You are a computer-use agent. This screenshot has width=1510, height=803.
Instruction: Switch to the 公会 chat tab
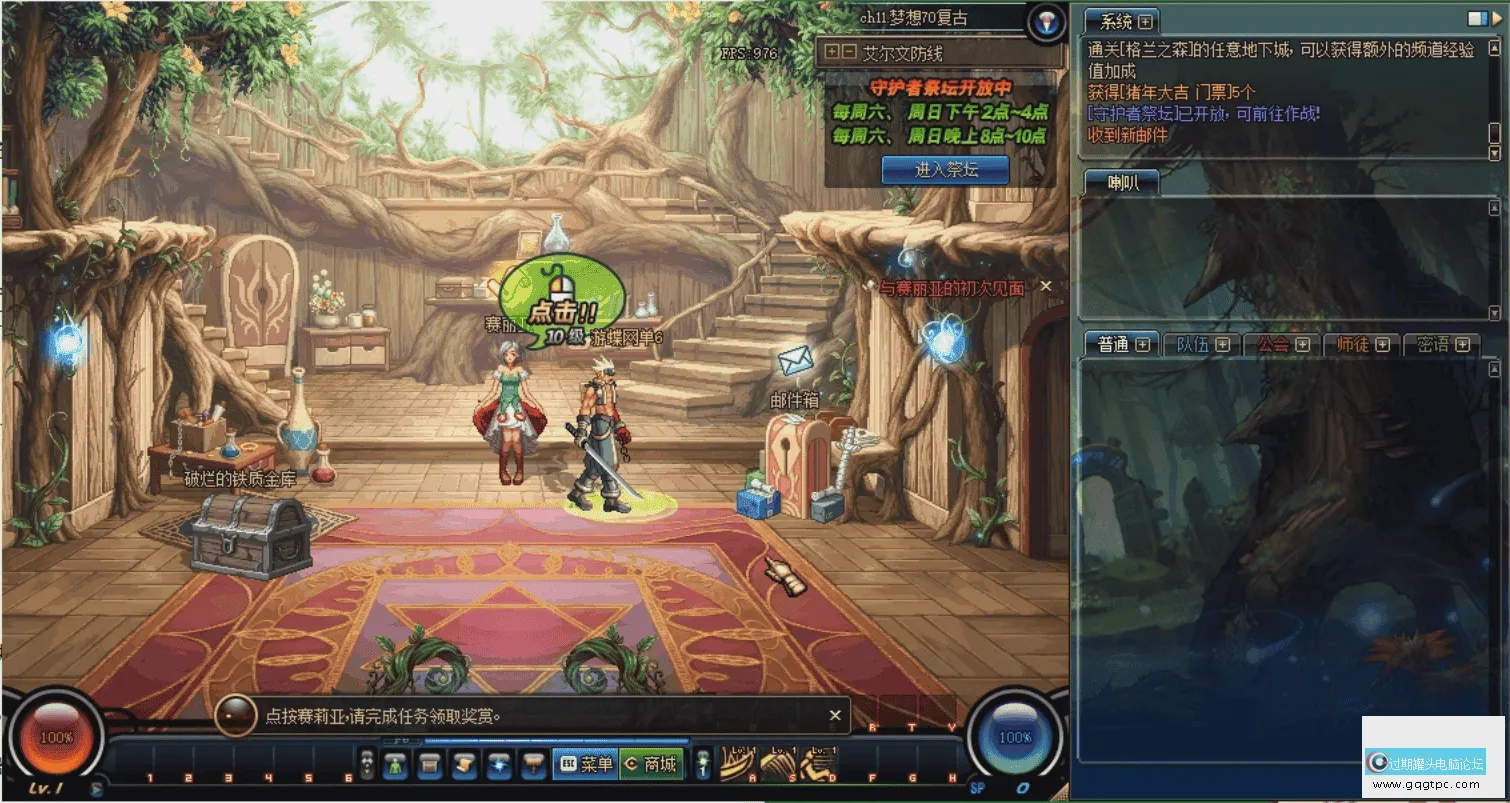(1273, 345)
